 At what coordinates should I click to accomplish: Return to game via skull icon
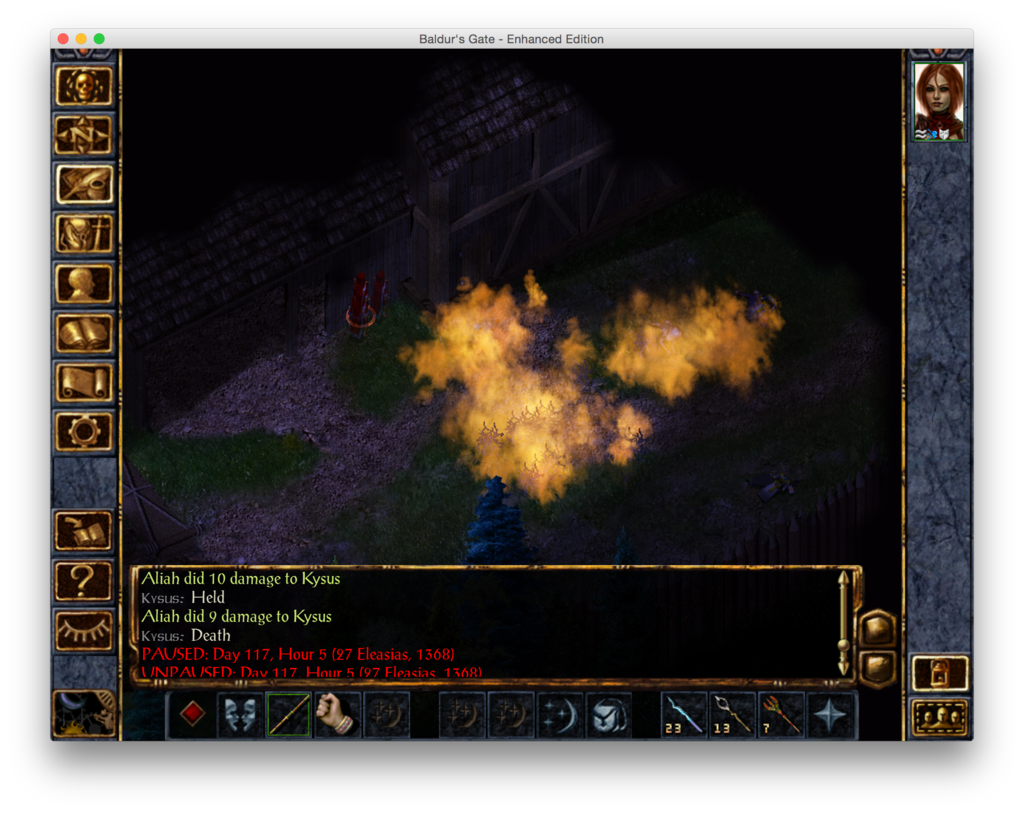84,86
